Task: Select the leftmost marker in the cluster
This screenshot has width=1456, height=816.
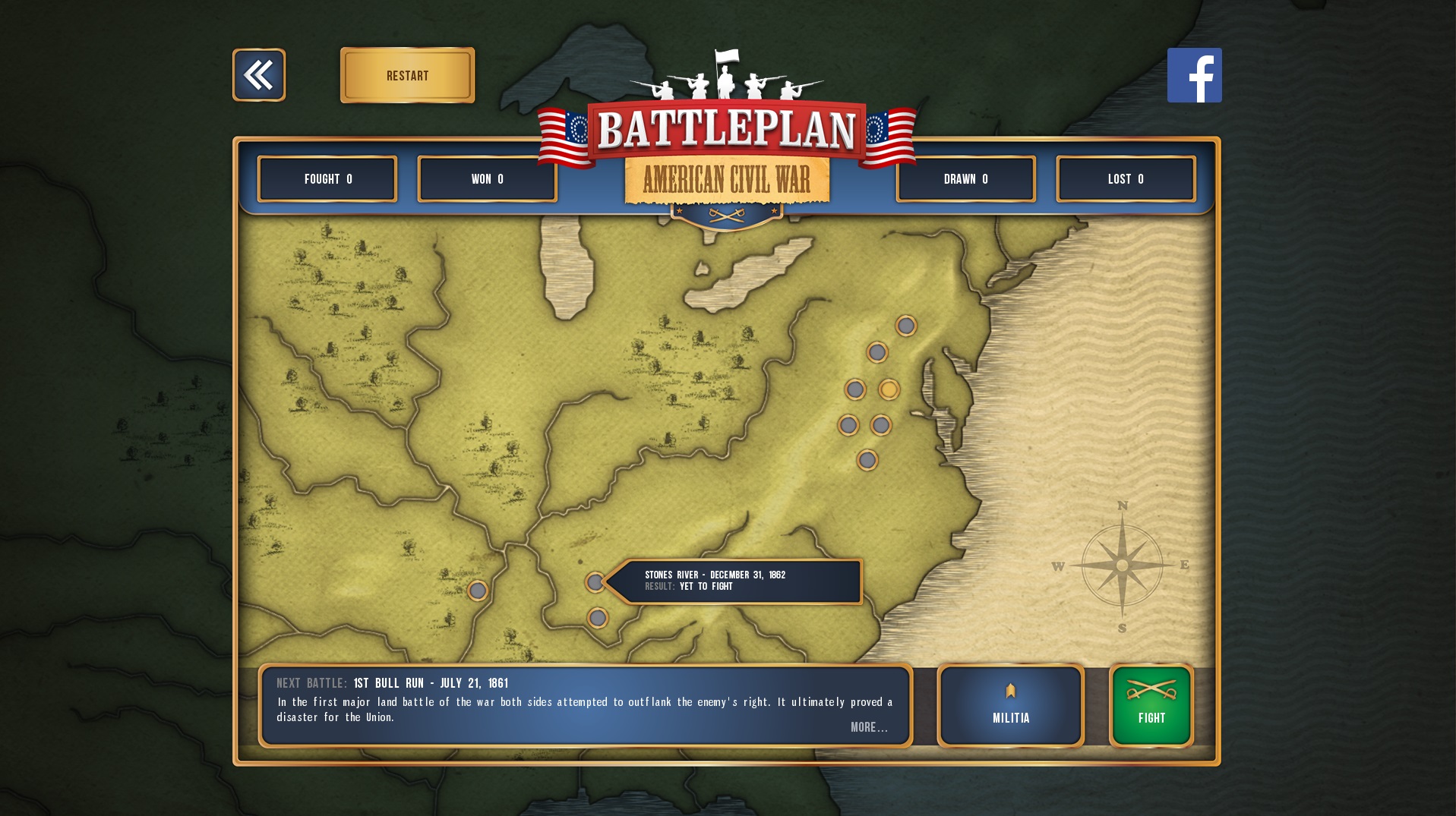Action: [849, 424]
